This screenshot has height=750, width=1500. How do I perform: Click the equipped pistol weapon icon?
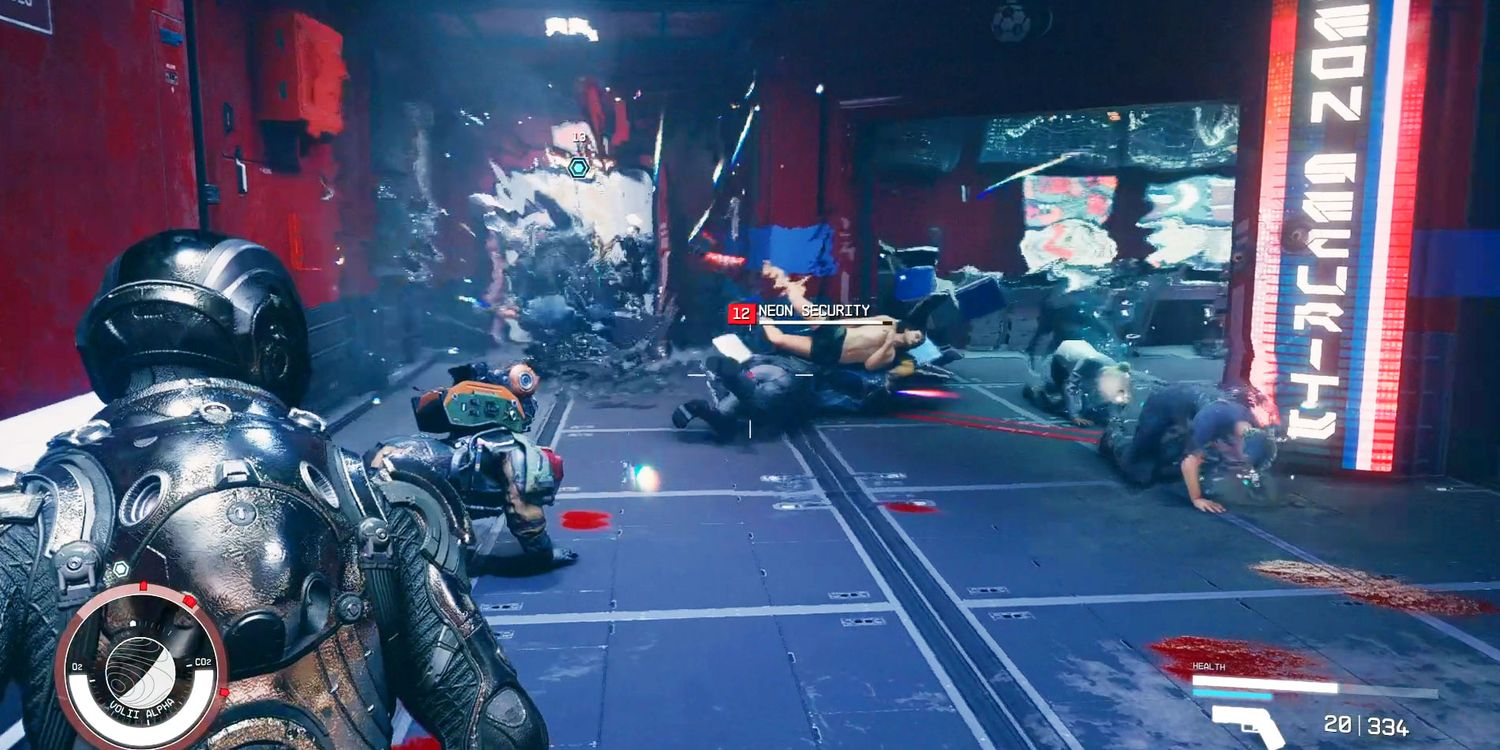tap(1248, 725)
